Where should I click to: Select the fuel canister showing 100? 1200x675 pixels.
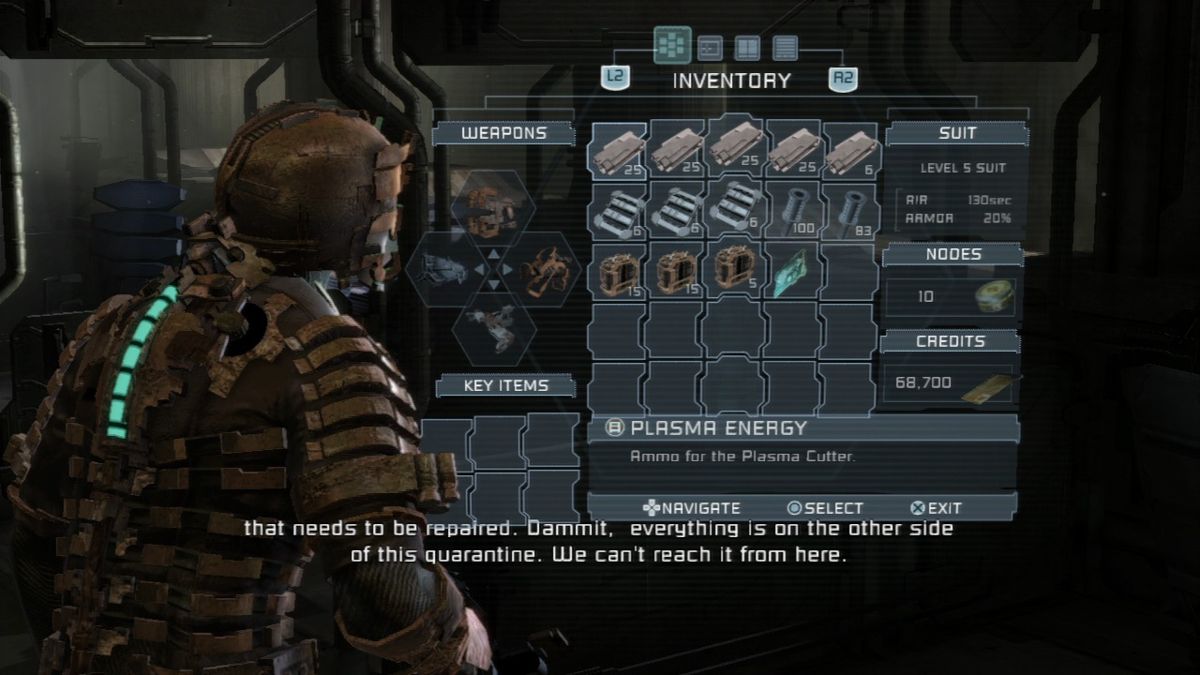[x=792, y=211]
